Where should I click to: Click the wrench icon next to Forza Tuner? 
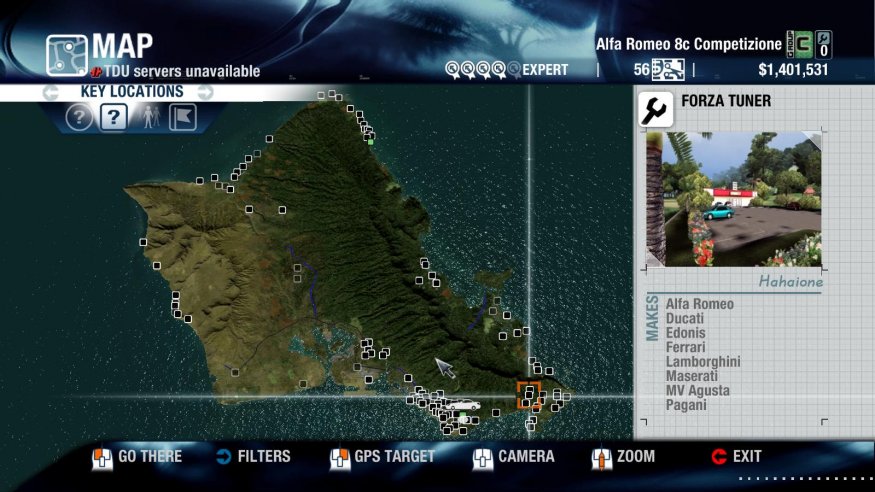pos(656,109)
